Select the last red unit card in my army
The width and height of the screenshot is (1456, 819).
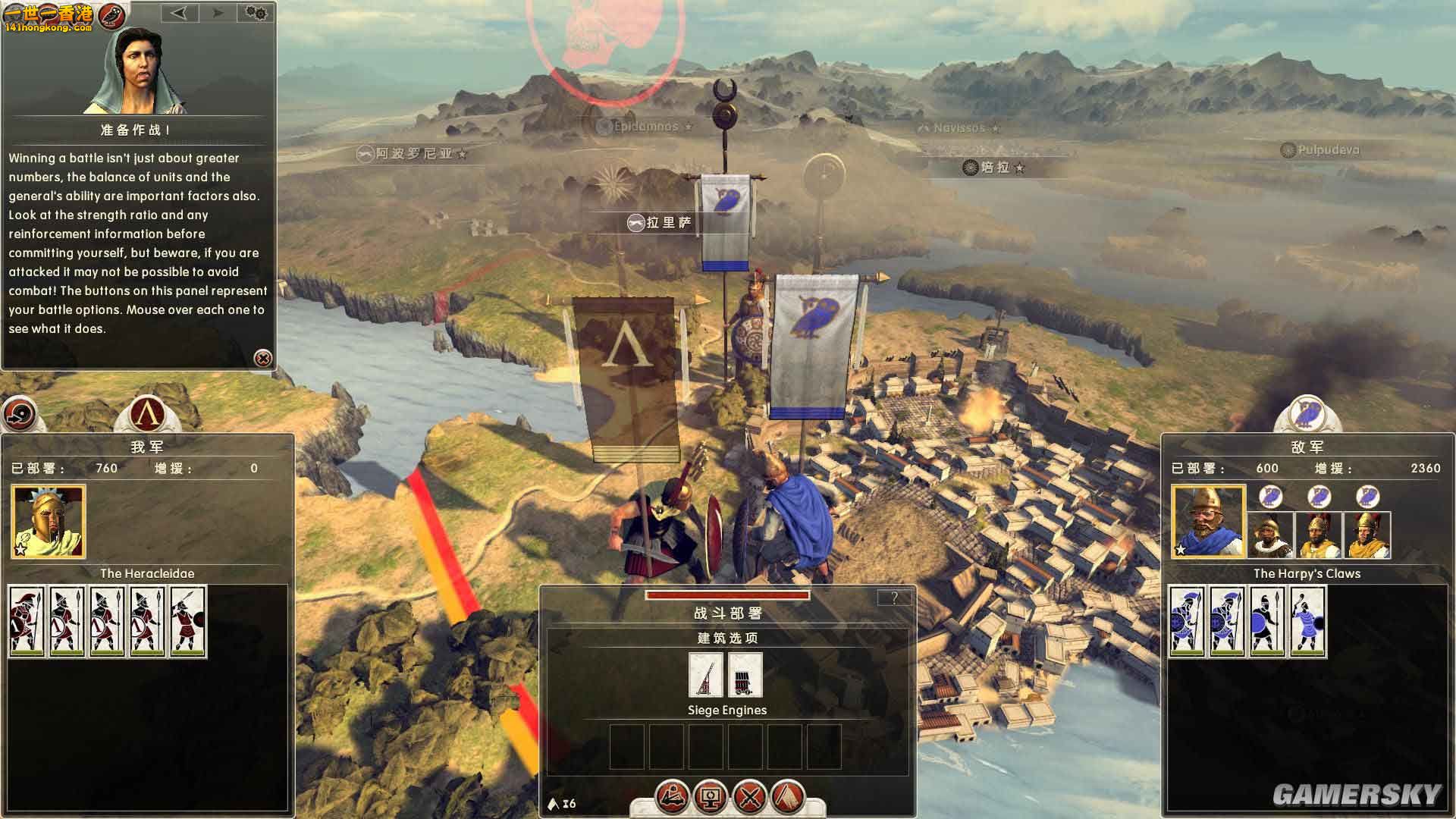(x=188, y=620)
